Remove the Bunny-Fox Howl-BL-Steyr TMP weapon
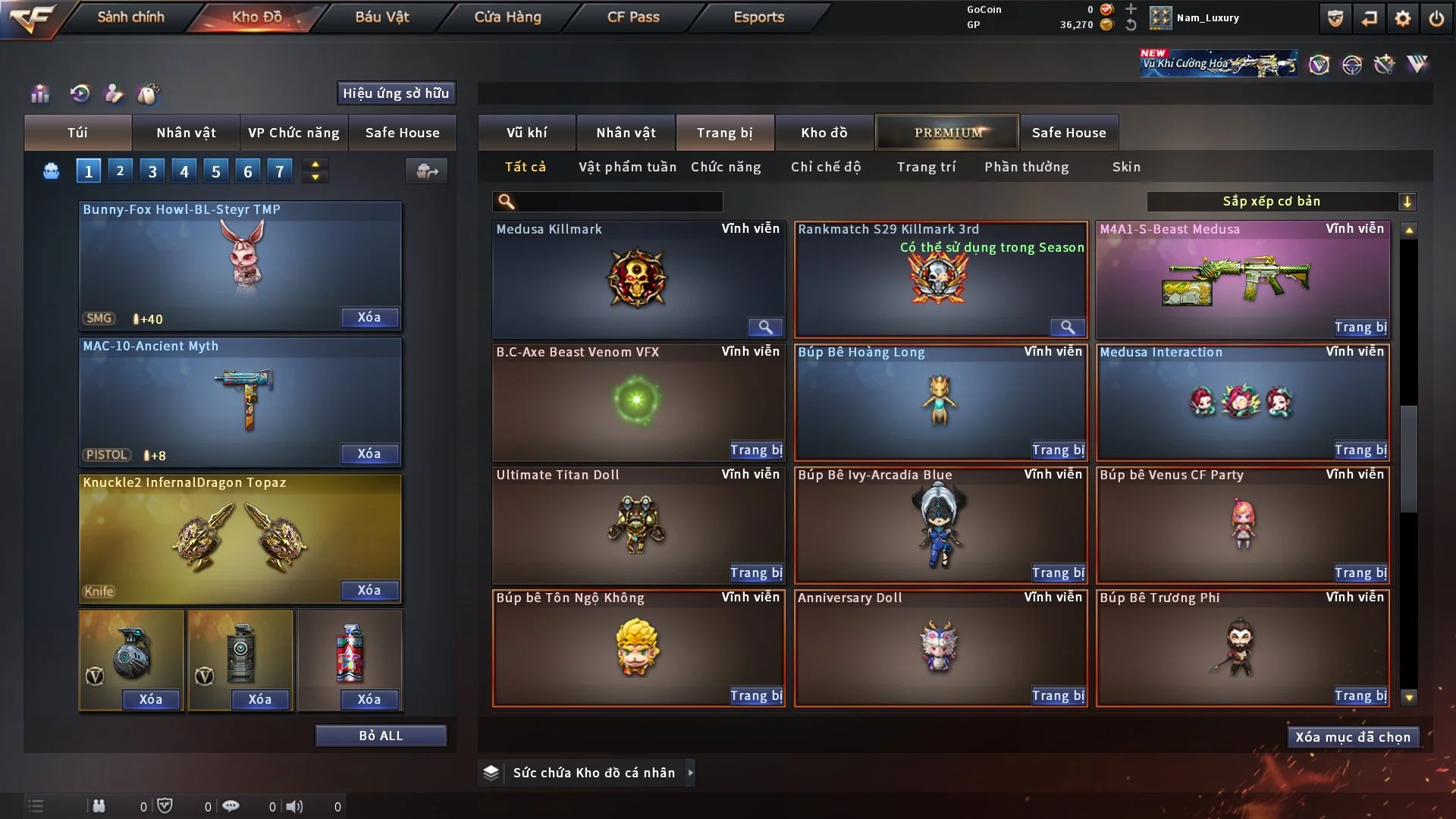 369,317
